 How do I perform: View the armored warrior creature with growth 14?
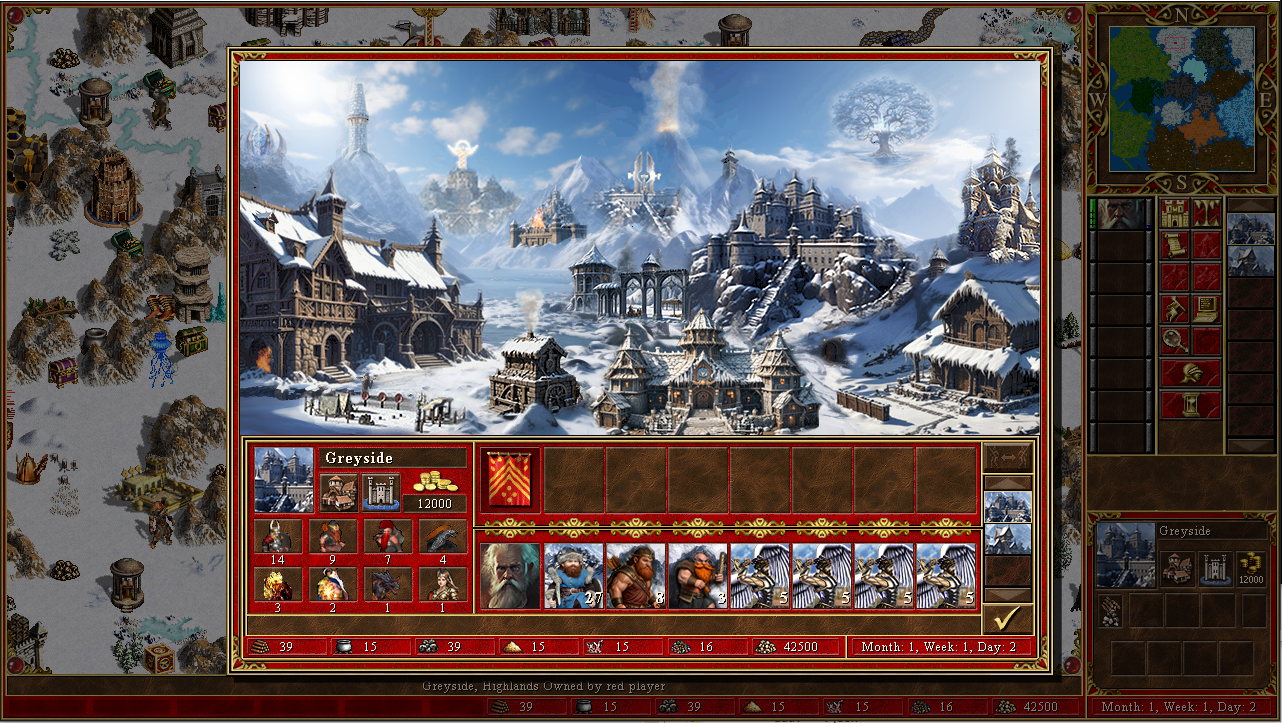[x=277, y=537]
